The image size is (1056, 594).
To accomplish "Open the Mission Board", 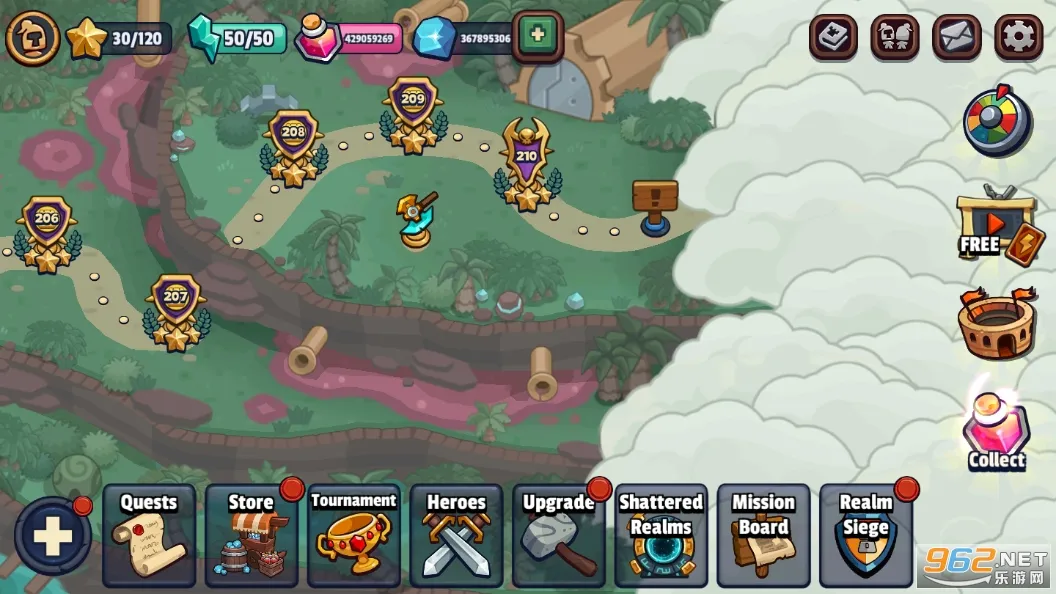I will [x=763, y=535].
